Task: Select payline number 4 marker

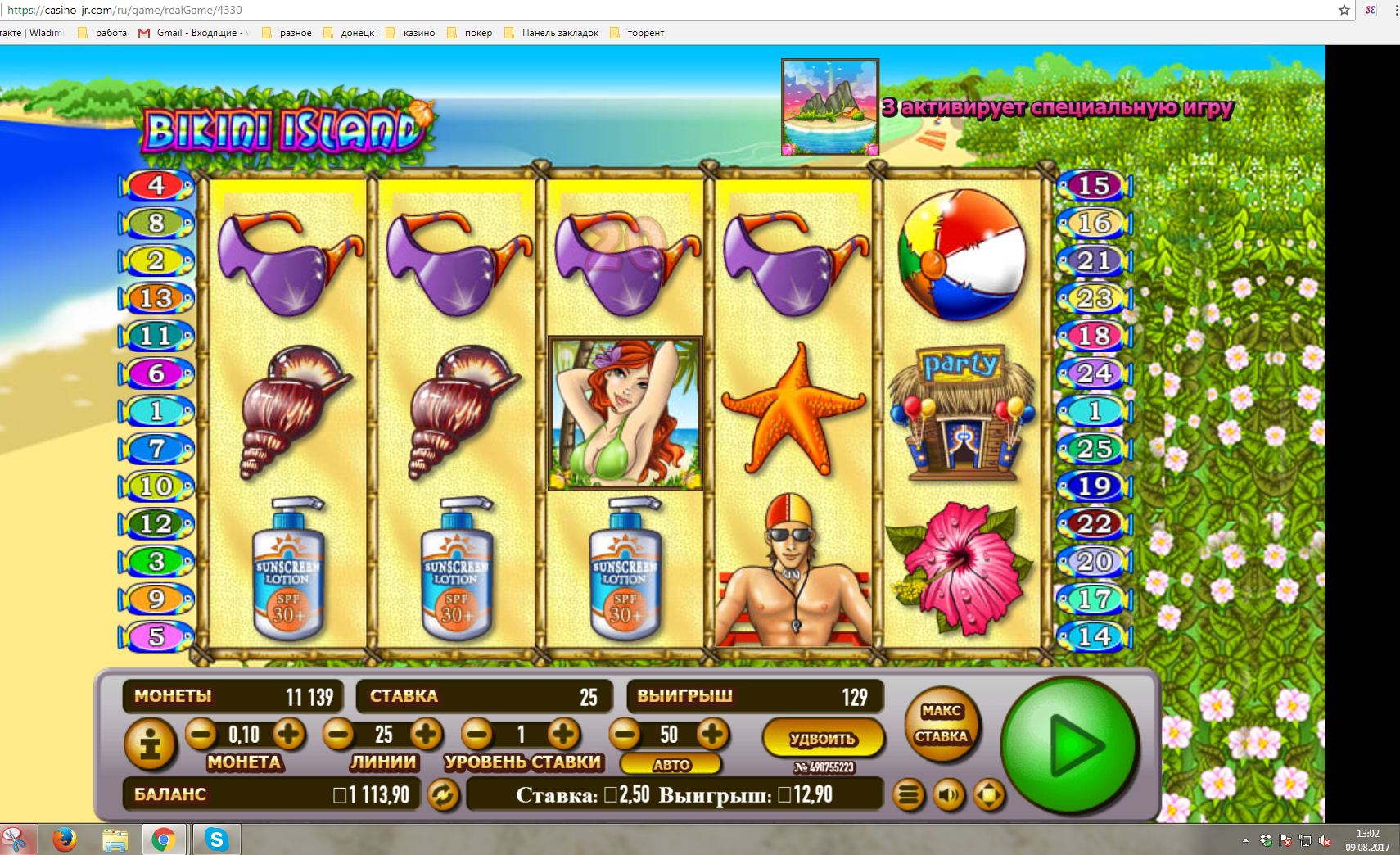Action: (156, 185)
